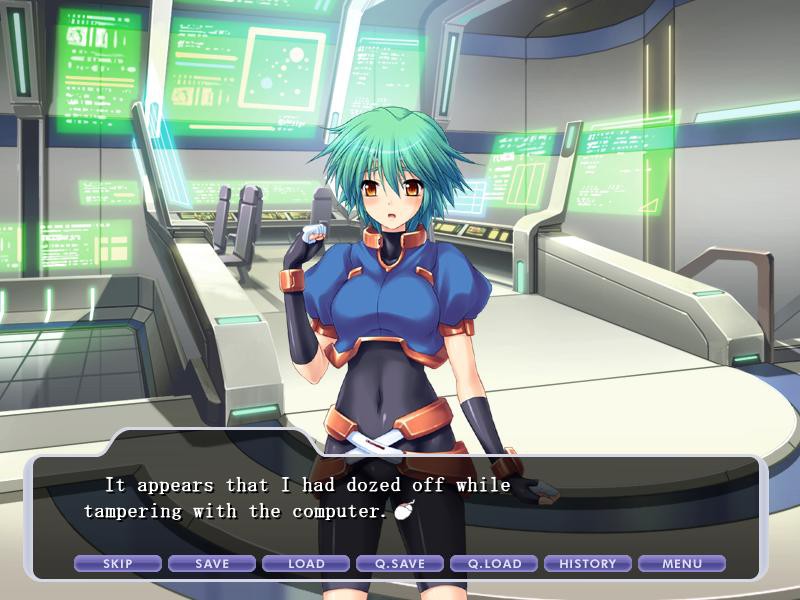
Task: Open the LOAD screen
Action: click(306, 564)
